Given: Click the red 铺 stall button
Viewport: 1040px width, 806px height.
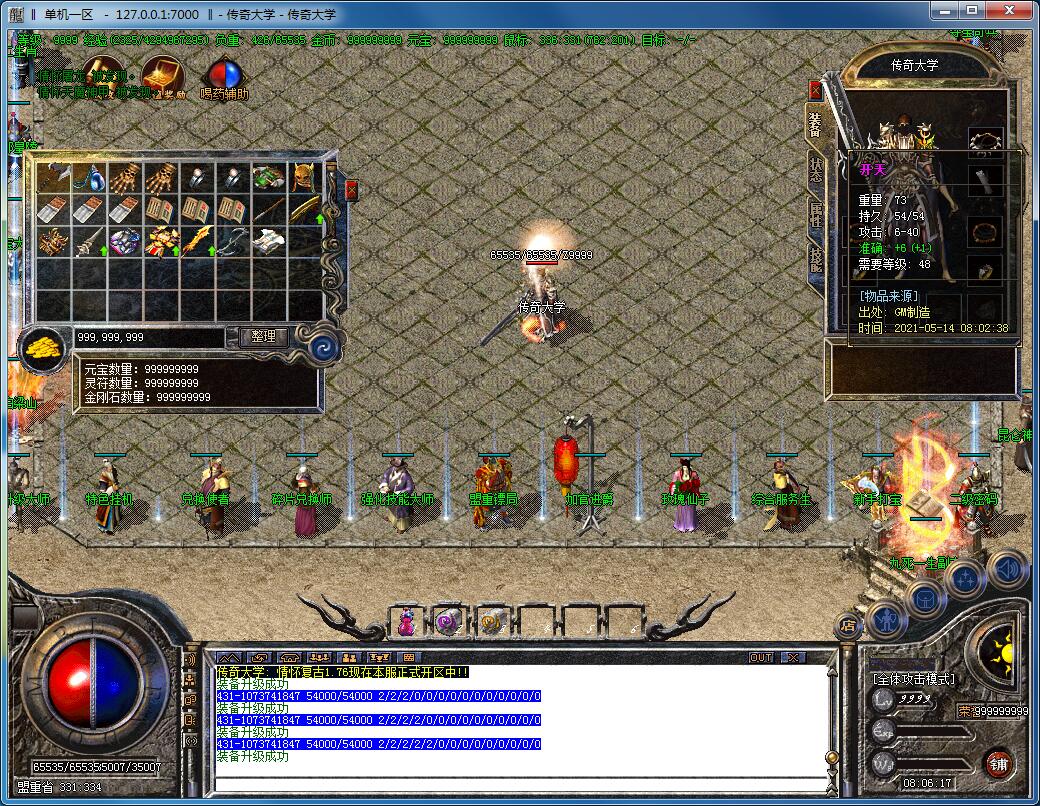Looking at the screenshot, I should coord(997,764).
